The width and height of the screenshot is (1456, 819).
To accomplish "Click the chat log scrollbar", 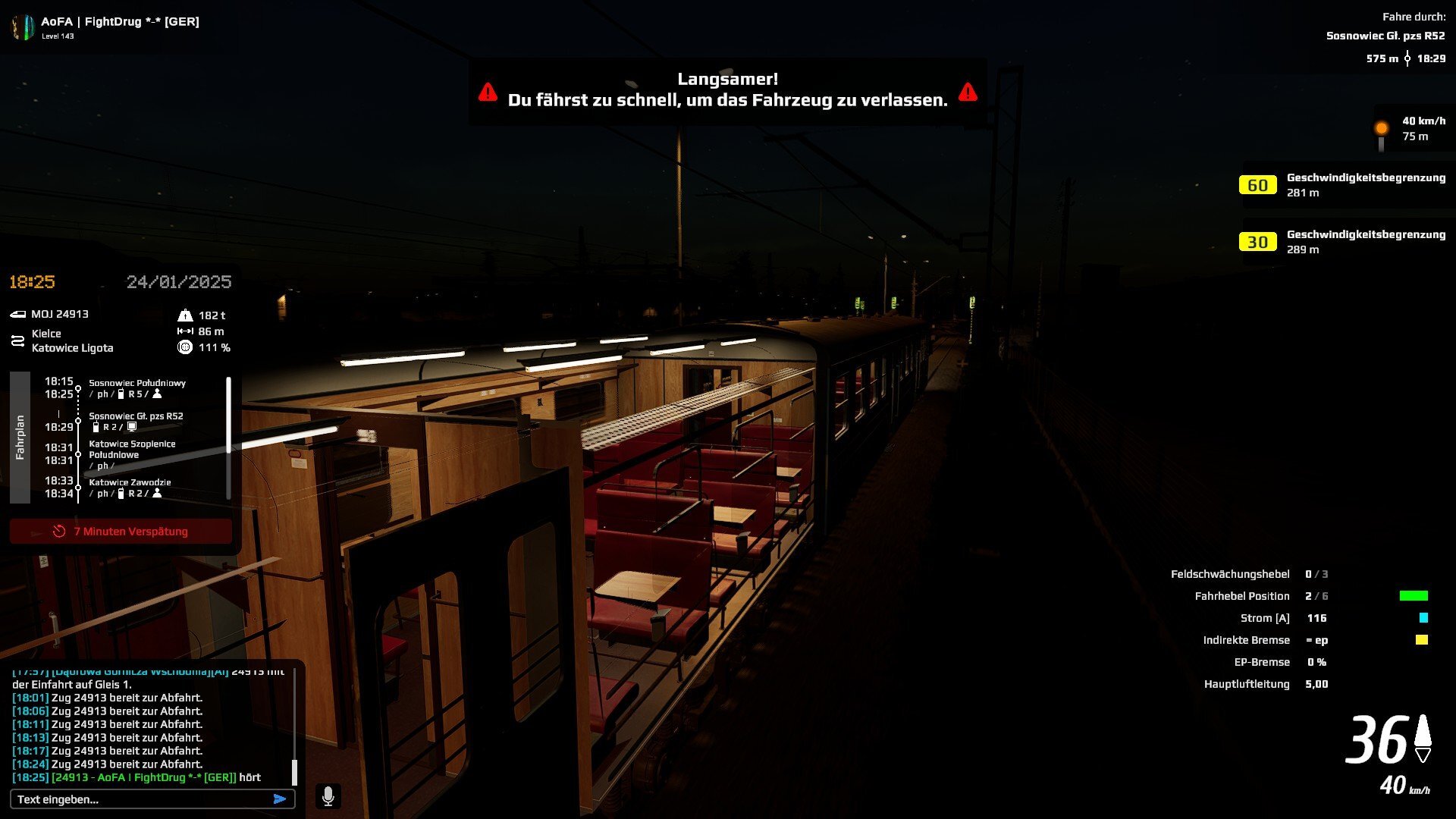I will 294,771.
